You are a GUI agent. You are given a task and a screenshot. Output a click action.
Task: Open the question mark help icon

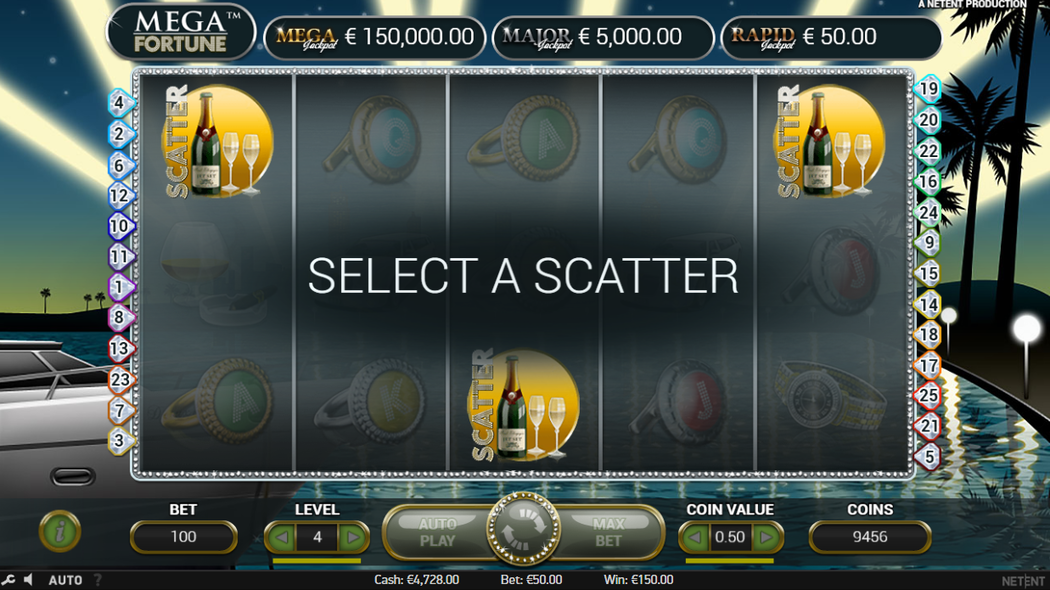tap(98, 580)
